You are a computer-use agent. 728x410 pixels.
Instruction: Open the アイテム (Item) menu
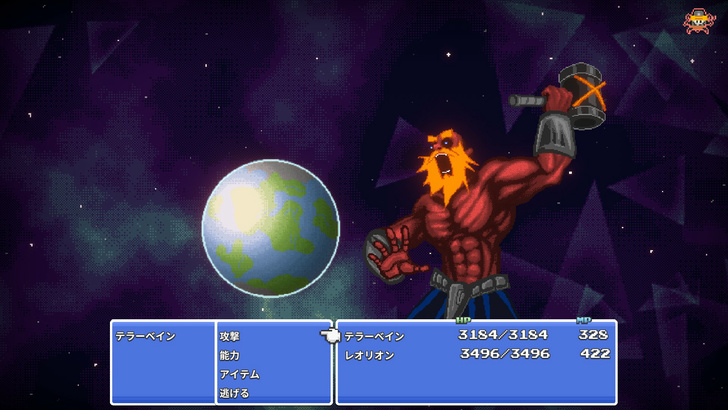click(240, 374)
